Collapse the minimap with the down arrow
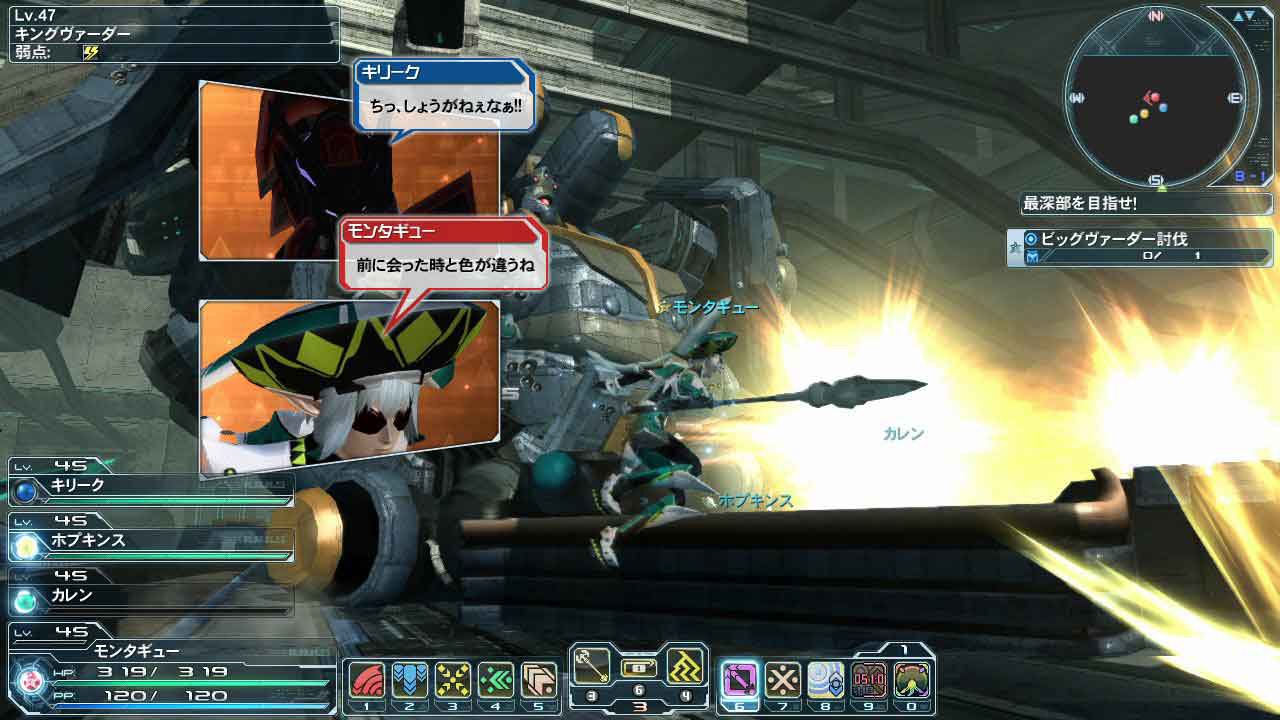 1250,13
